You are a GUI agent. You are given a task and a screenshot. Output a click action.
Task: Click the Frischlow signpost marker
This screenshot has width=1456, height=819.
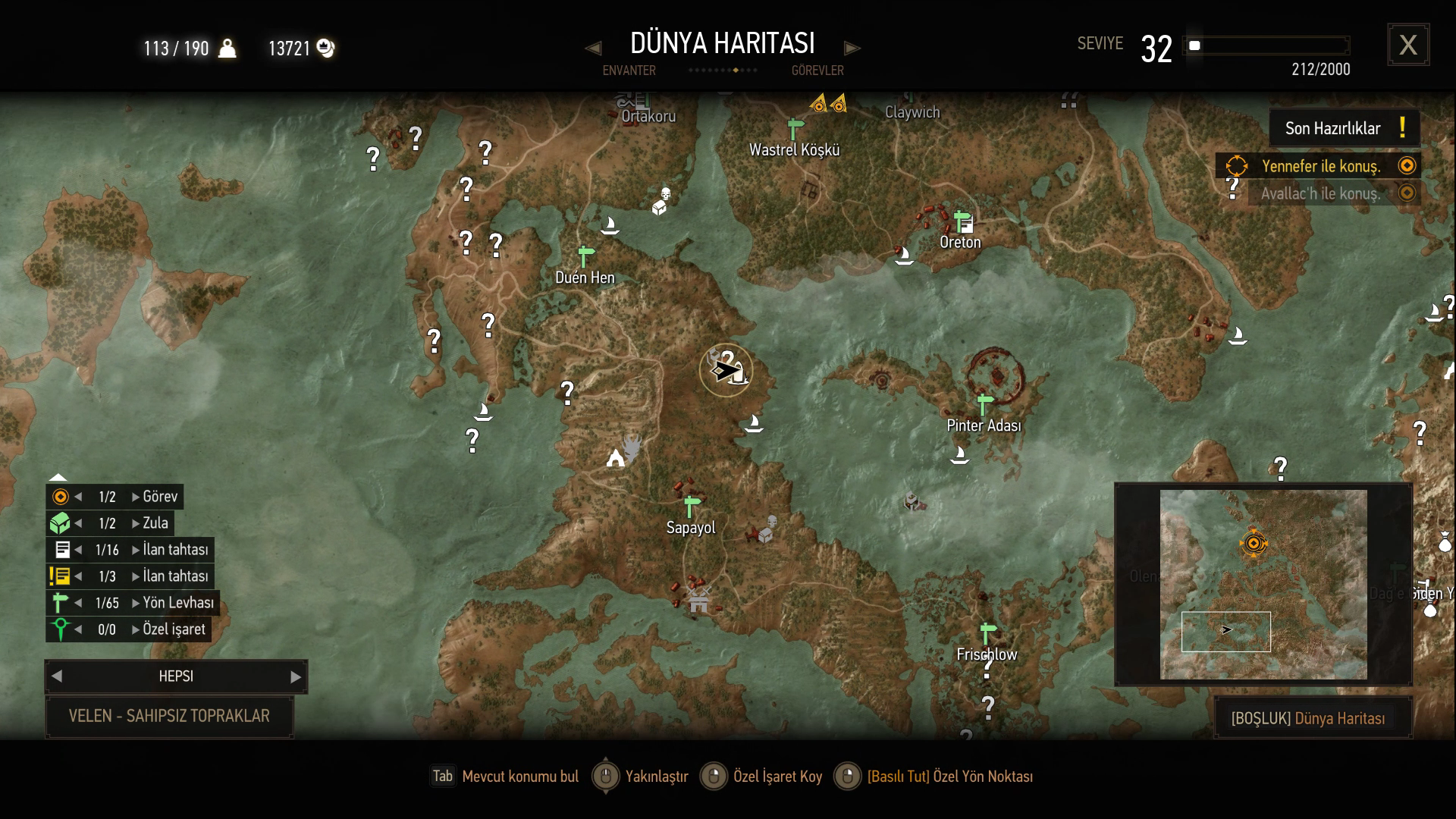987,632
